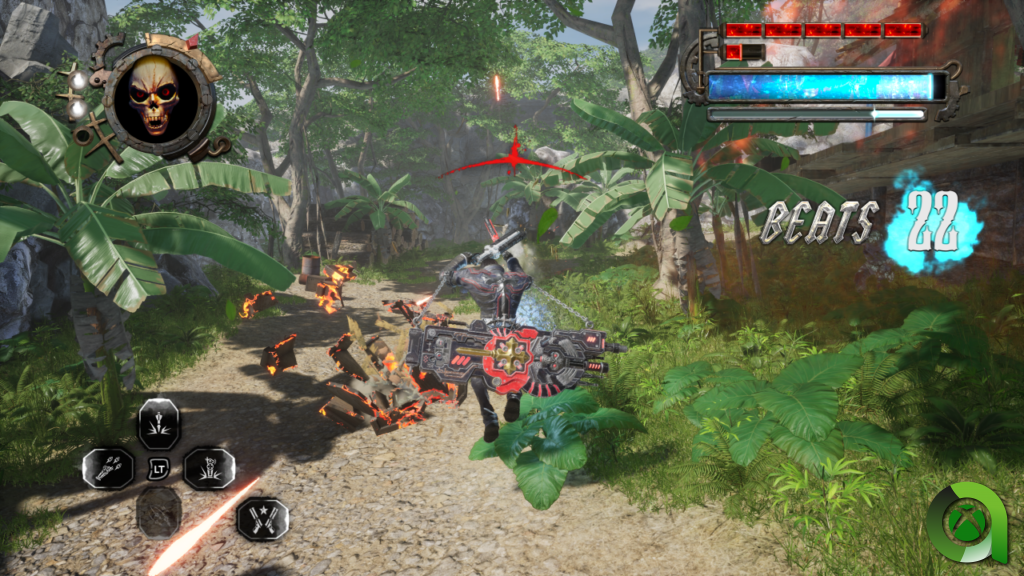Choose the gauntlet with three projectiles ability
This screenshot has height=576, width=1024.
[108, 467]
